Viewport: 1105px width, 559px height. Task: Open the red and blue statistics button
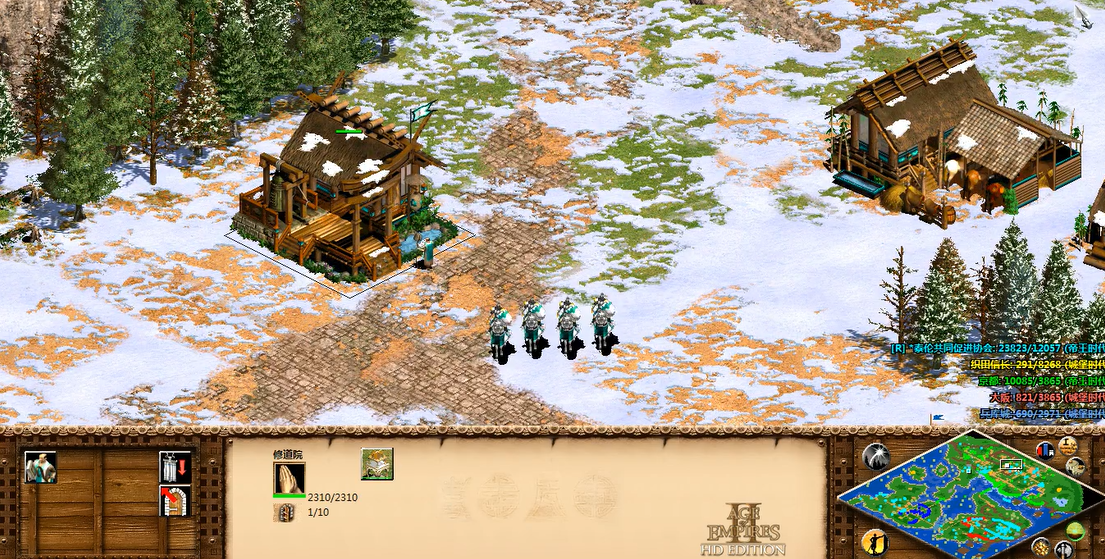[x=1046, y=450]
